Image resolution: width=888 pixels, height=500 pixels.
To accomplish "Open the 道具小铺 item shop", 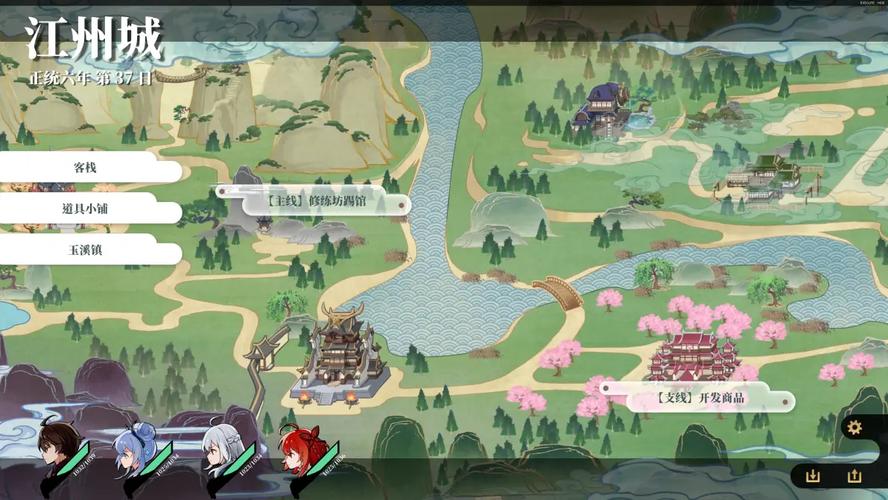I will 85,208.
